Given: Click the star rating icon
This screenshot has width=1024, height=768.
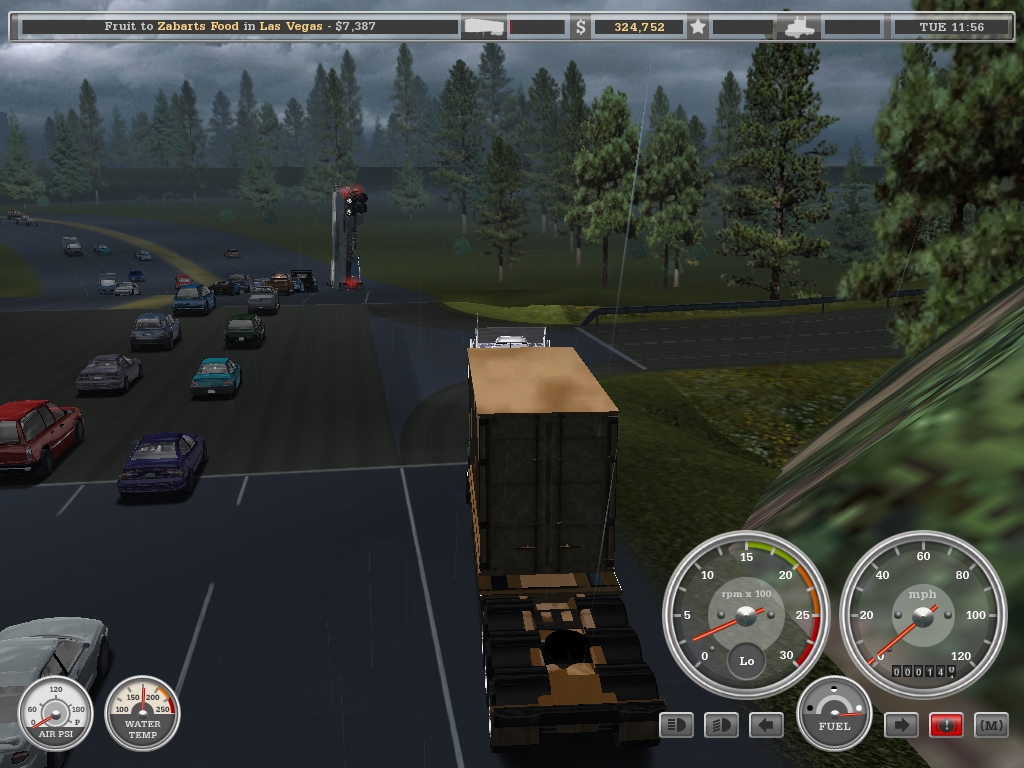Looking at the screenshot, I should pos(698,27).
